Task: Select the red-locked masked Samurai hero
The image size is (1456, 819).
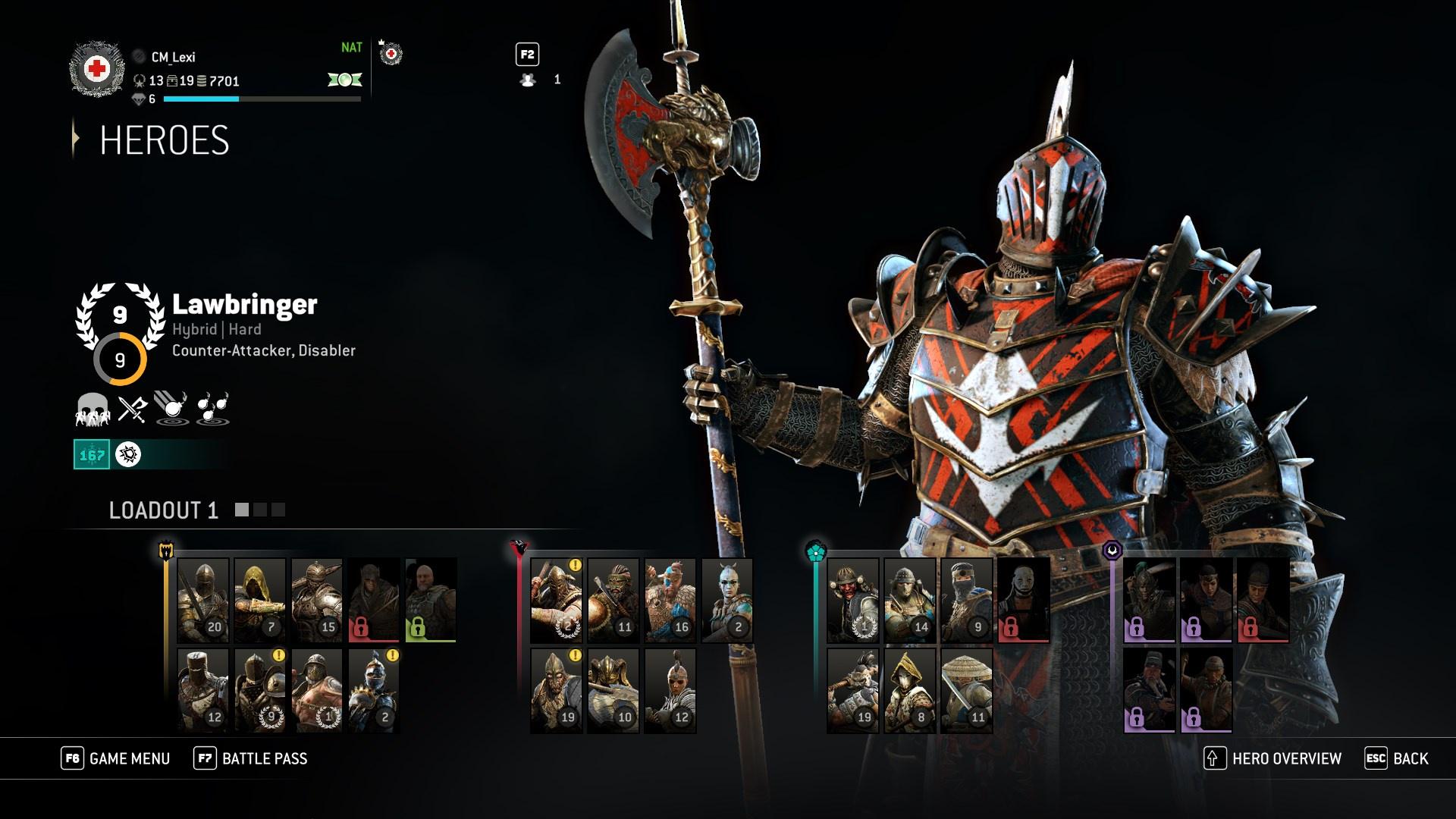Action: [x=1023, y=600]
